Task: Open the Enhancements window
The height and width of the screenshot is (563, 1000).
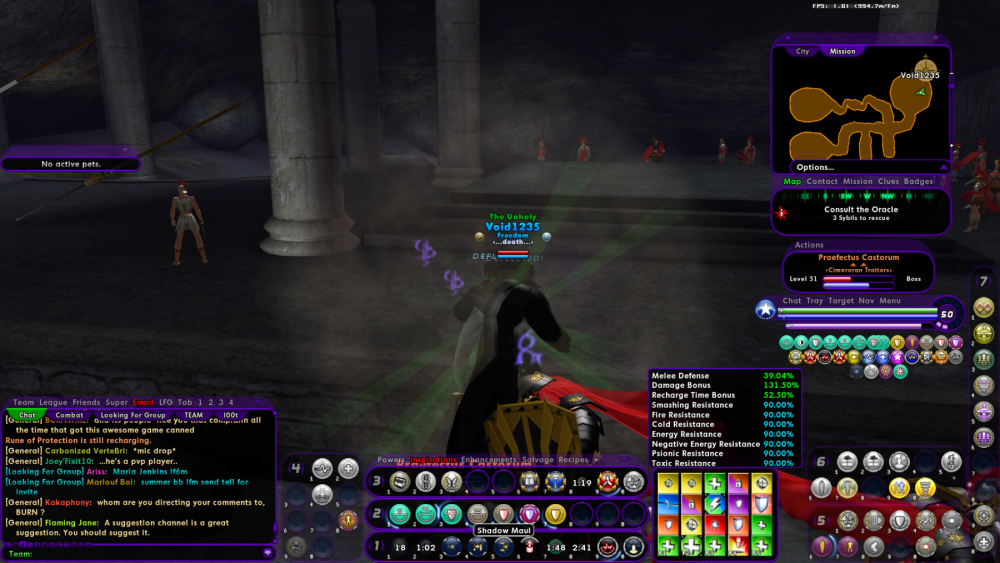Action: pyautogui.click(x=489, y=459)
